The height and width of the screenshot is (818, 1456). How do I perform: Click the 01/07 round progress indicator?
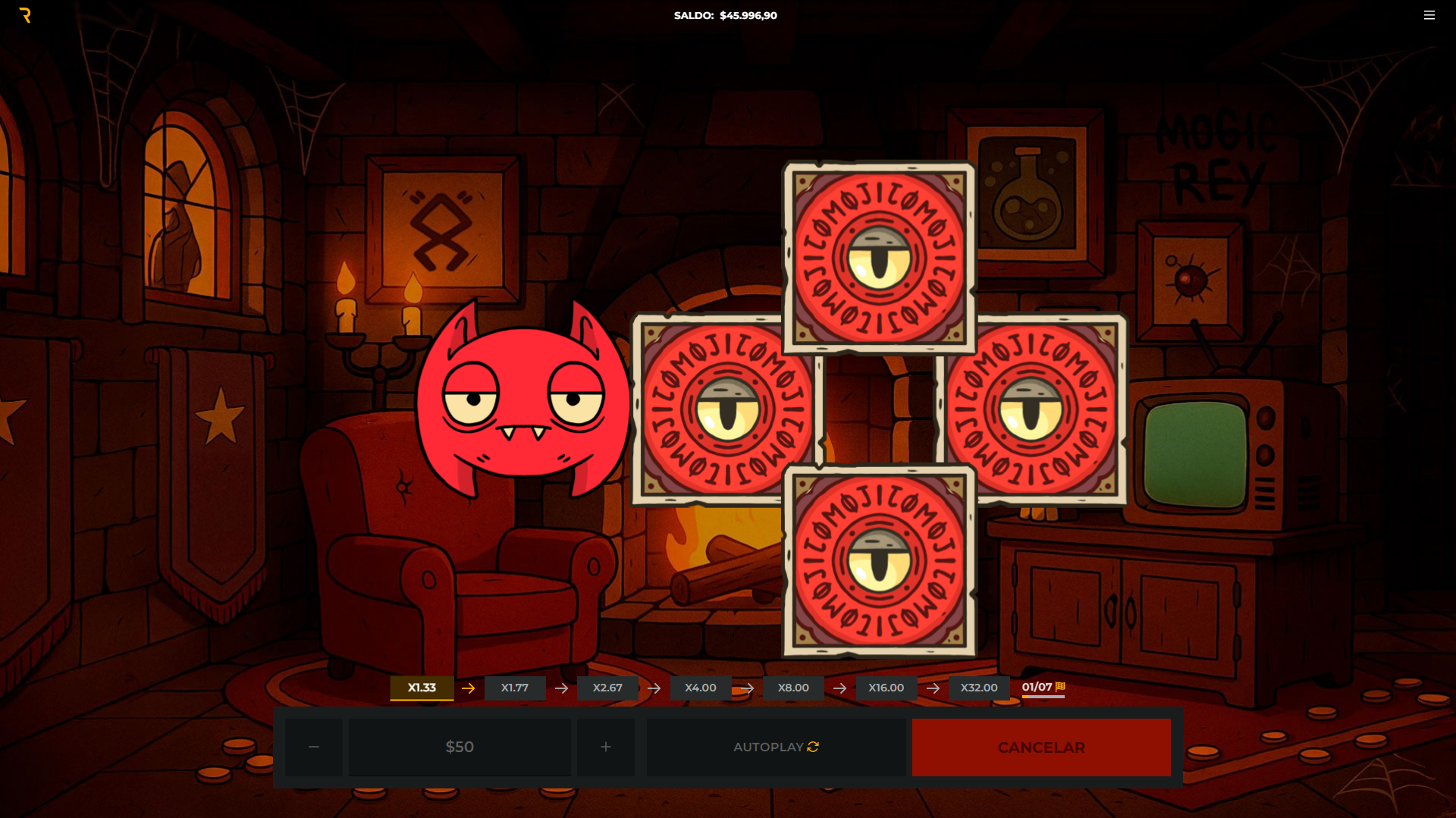point(1043,687)
